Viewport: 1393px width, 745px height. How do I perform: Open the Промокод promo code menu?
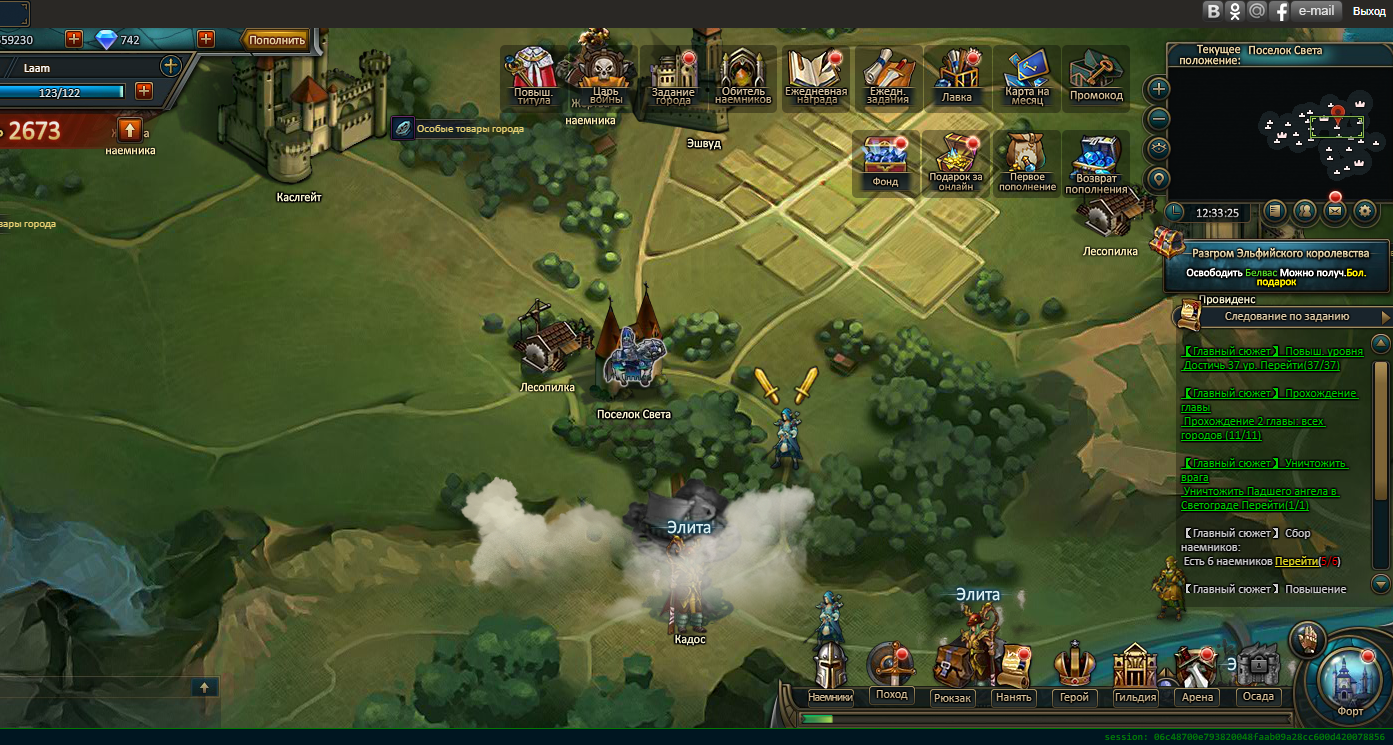pyautogui.click(x=1096, y=76)
